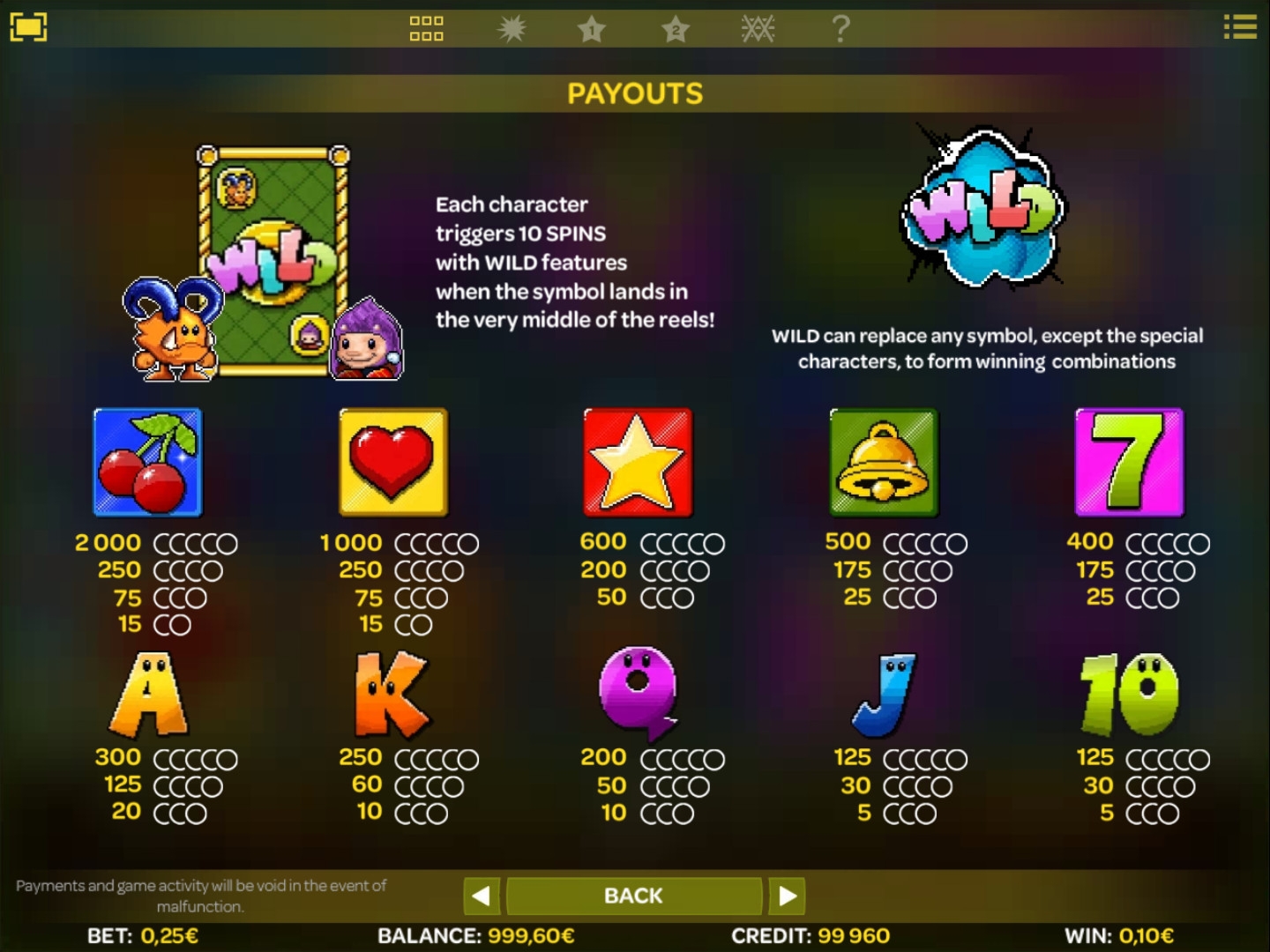Switch to the payouts grid tab
The width and height of the screenshot is (1270, 952).
[426, 29]
